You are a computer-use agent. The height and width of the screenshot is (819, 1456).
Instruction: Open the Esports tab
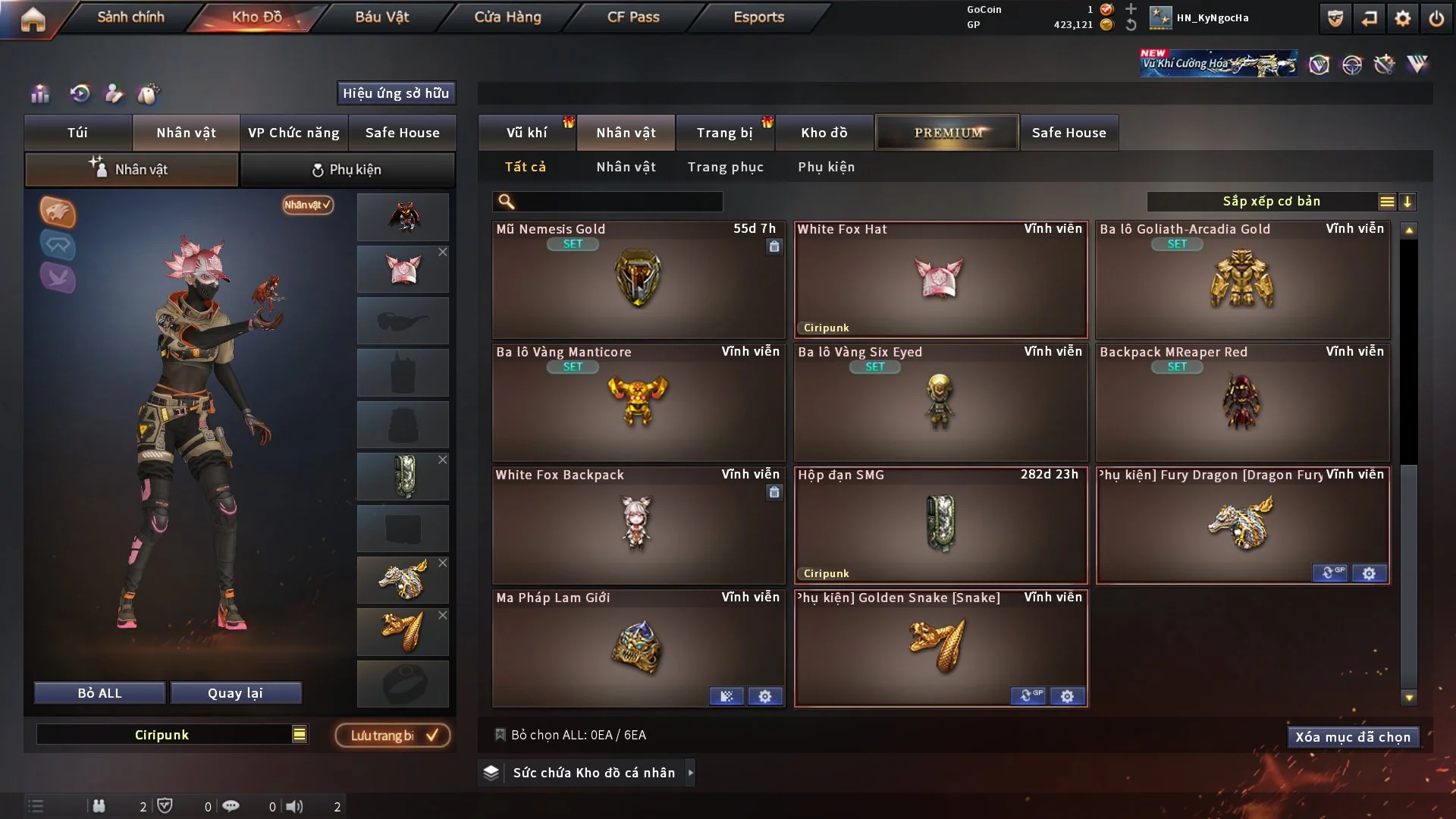tap(758, 17)
